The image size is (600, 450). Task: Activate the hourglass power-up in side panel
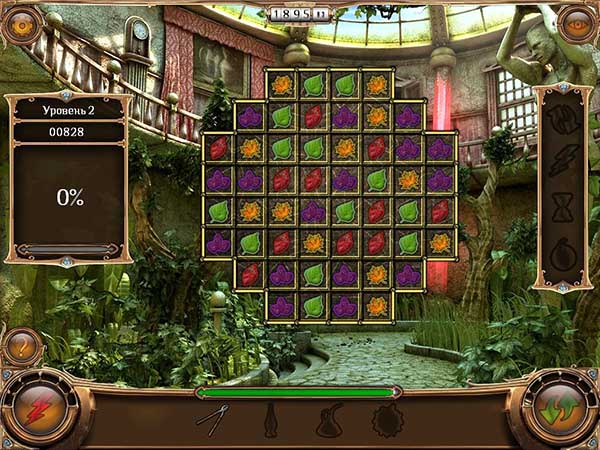point(562,208)
